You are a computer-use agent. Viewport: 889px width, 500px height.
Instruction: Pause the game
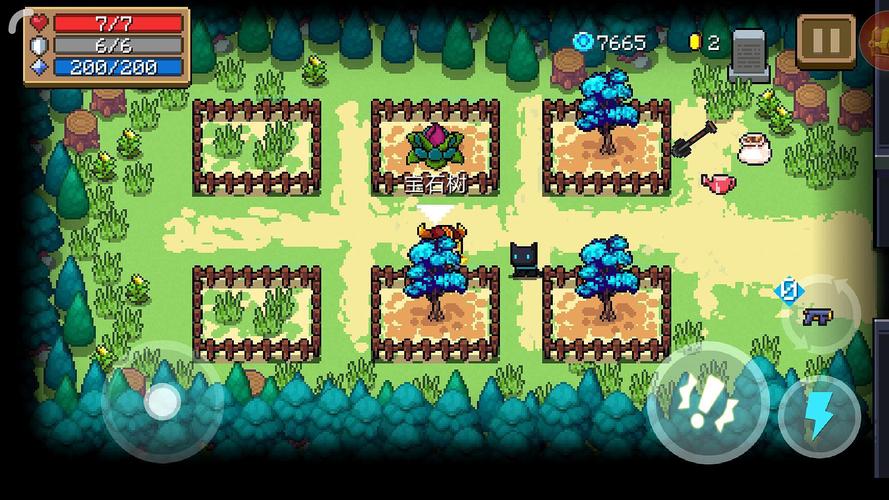click(825, 41)
